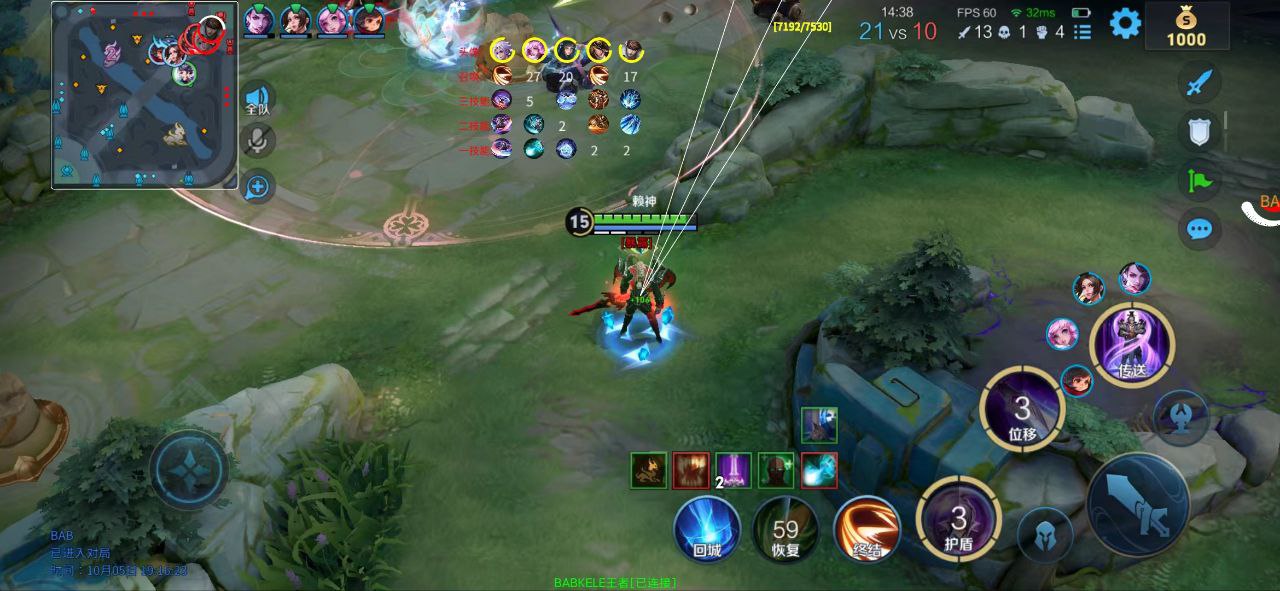
Task: Send the sword attack signal
Action: 1199,83
